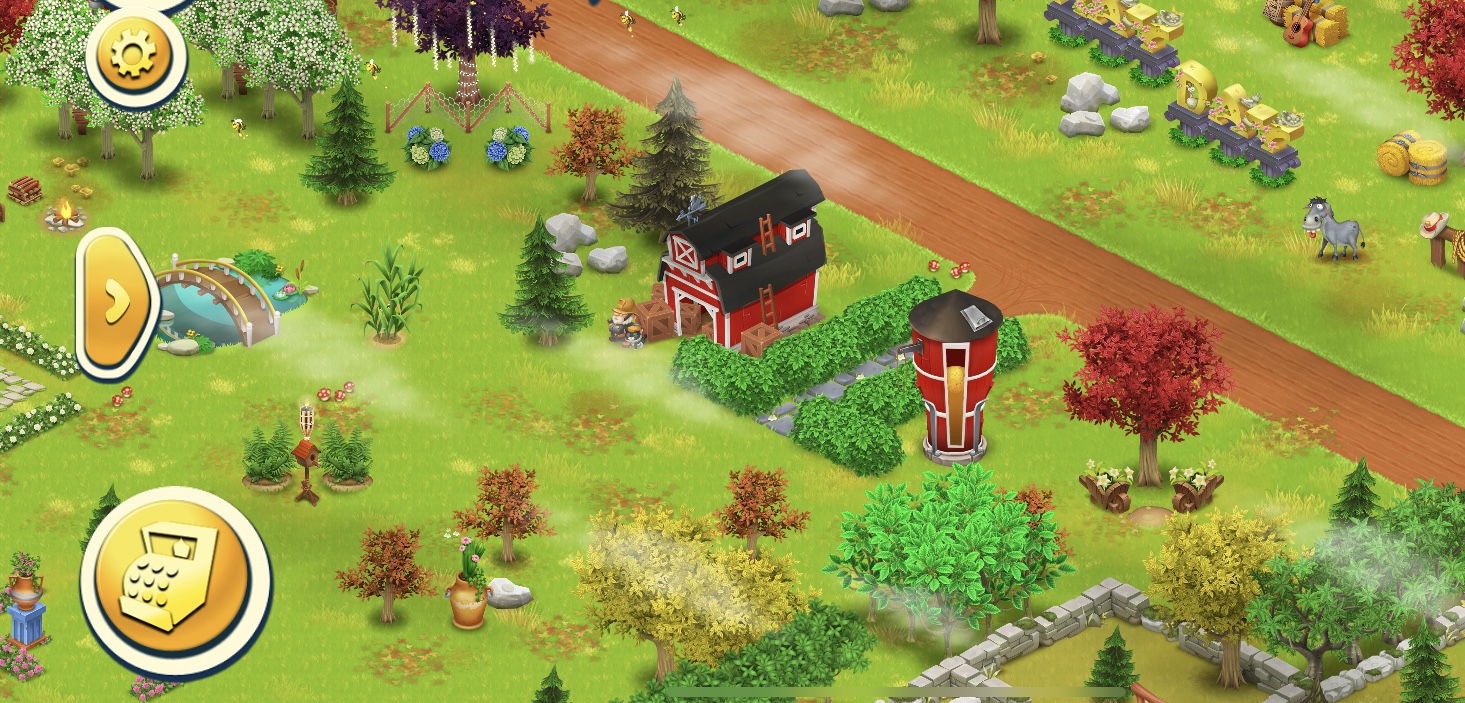This screenshot has height=703, width=1465.
Task: Open the cash register shop button
Action: click(x=174, y=579)
